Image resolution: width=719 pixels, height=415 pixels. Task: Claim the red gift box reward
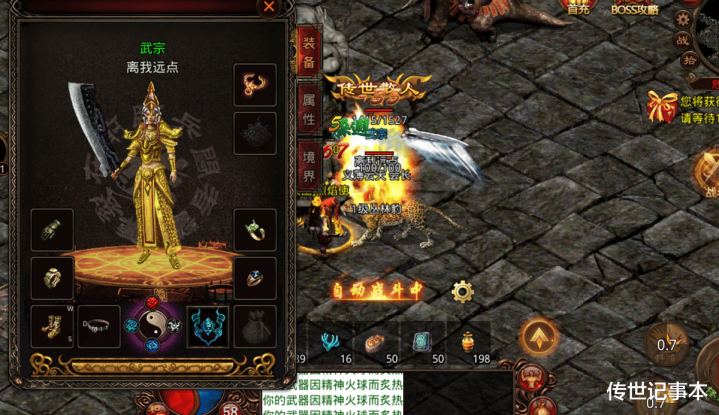[x=662, y=105]
